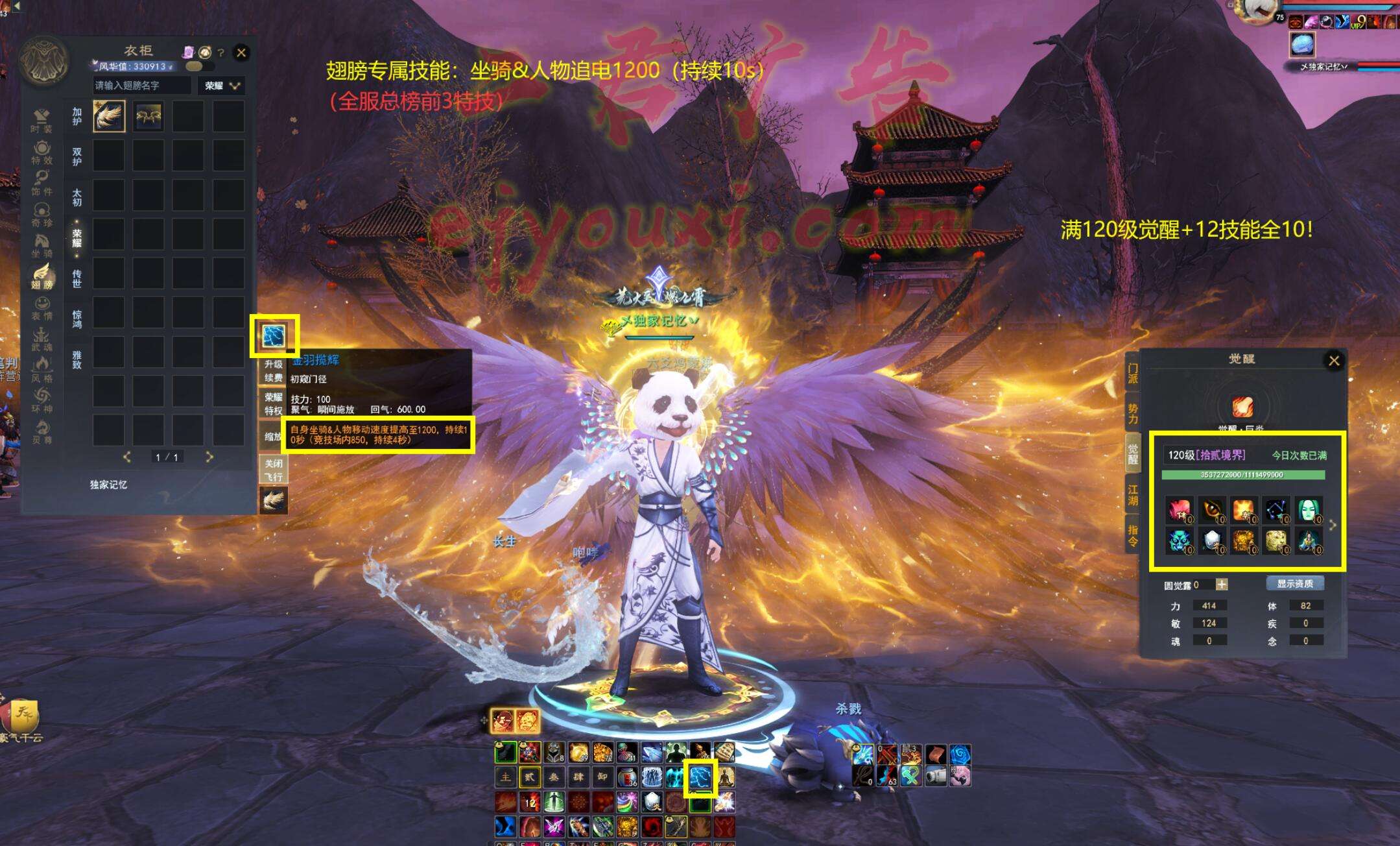Select the golden feather wings slot
The height and width of the screenshot is (846, 1400).
pos(109,116)
